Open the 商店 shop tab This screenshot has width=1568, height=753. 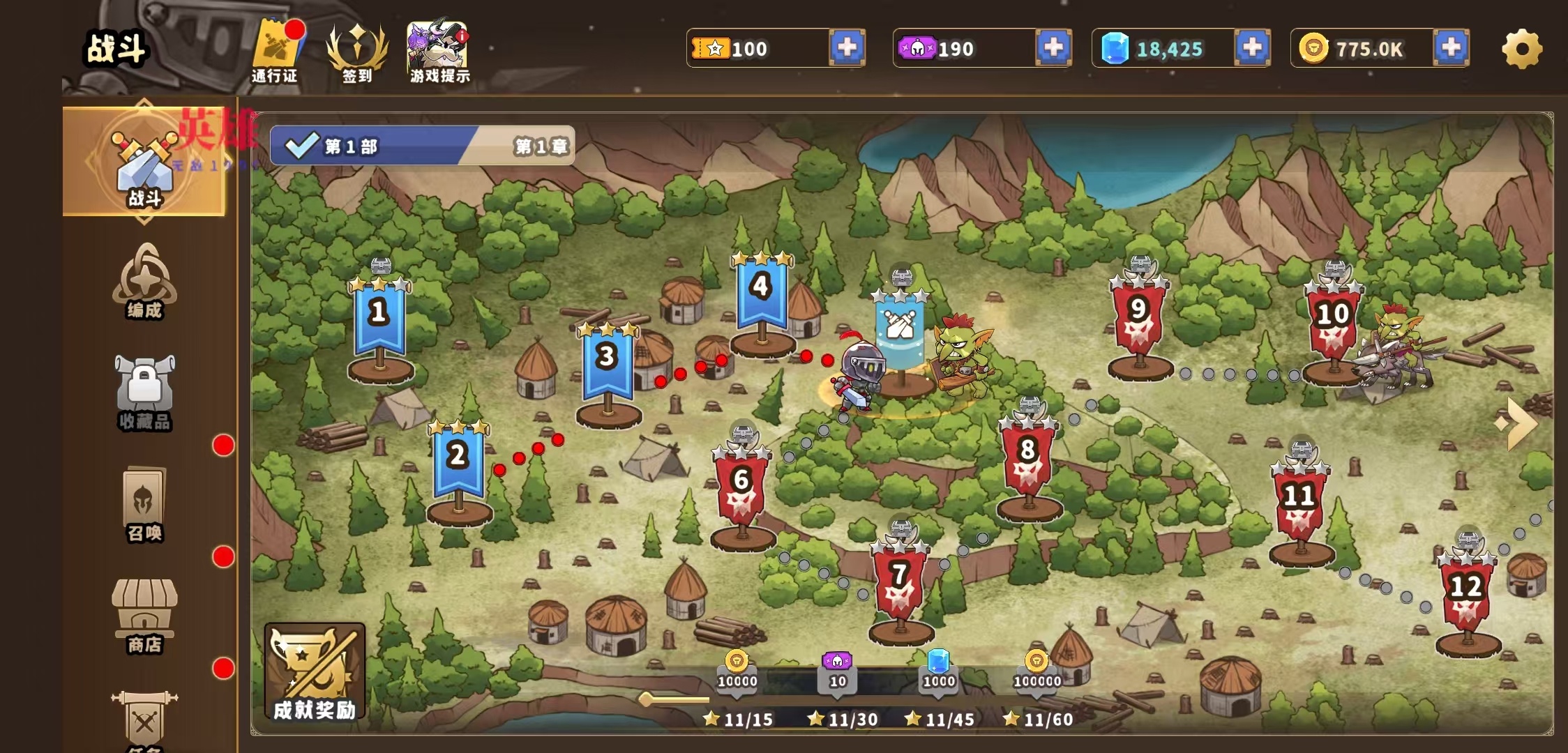tap(144, 616)
